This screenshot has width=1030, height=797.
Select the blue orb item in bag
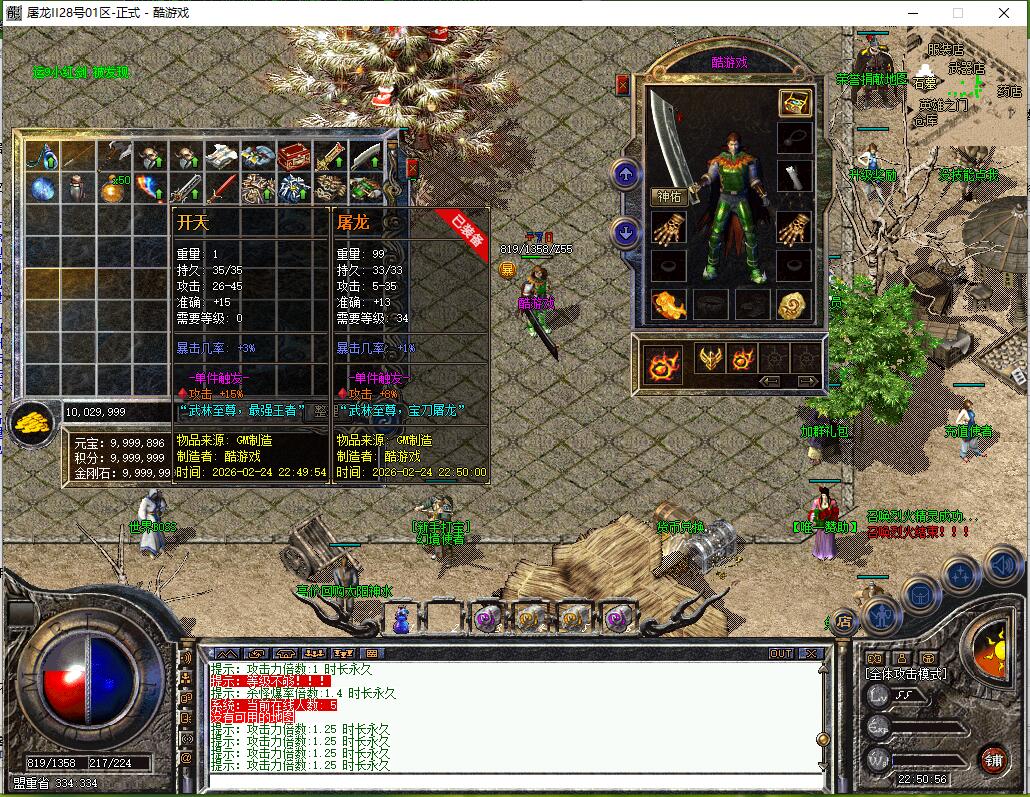pos(41,187)
